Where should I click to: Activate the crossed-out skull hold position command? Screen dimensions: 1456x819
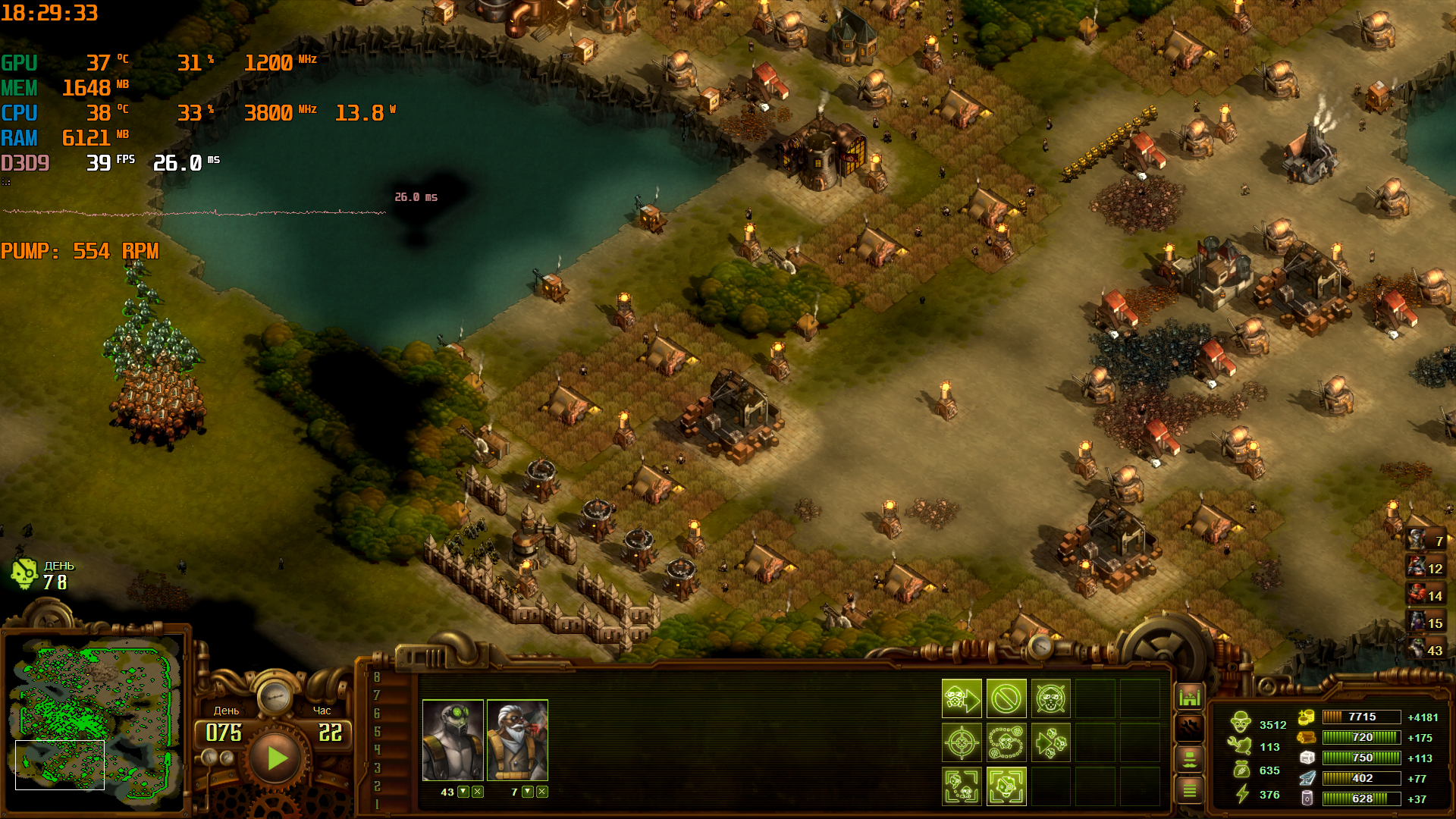coord(1050,698)
